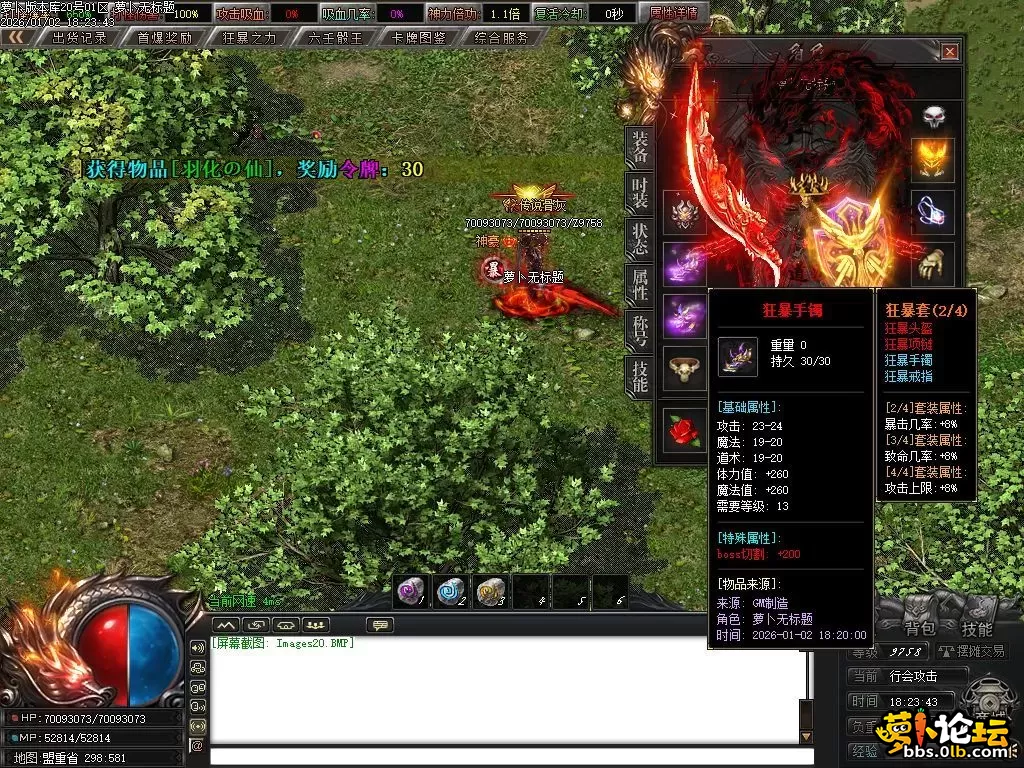
Task: Switch to the 时装 tab
Action: click(639, 194)
